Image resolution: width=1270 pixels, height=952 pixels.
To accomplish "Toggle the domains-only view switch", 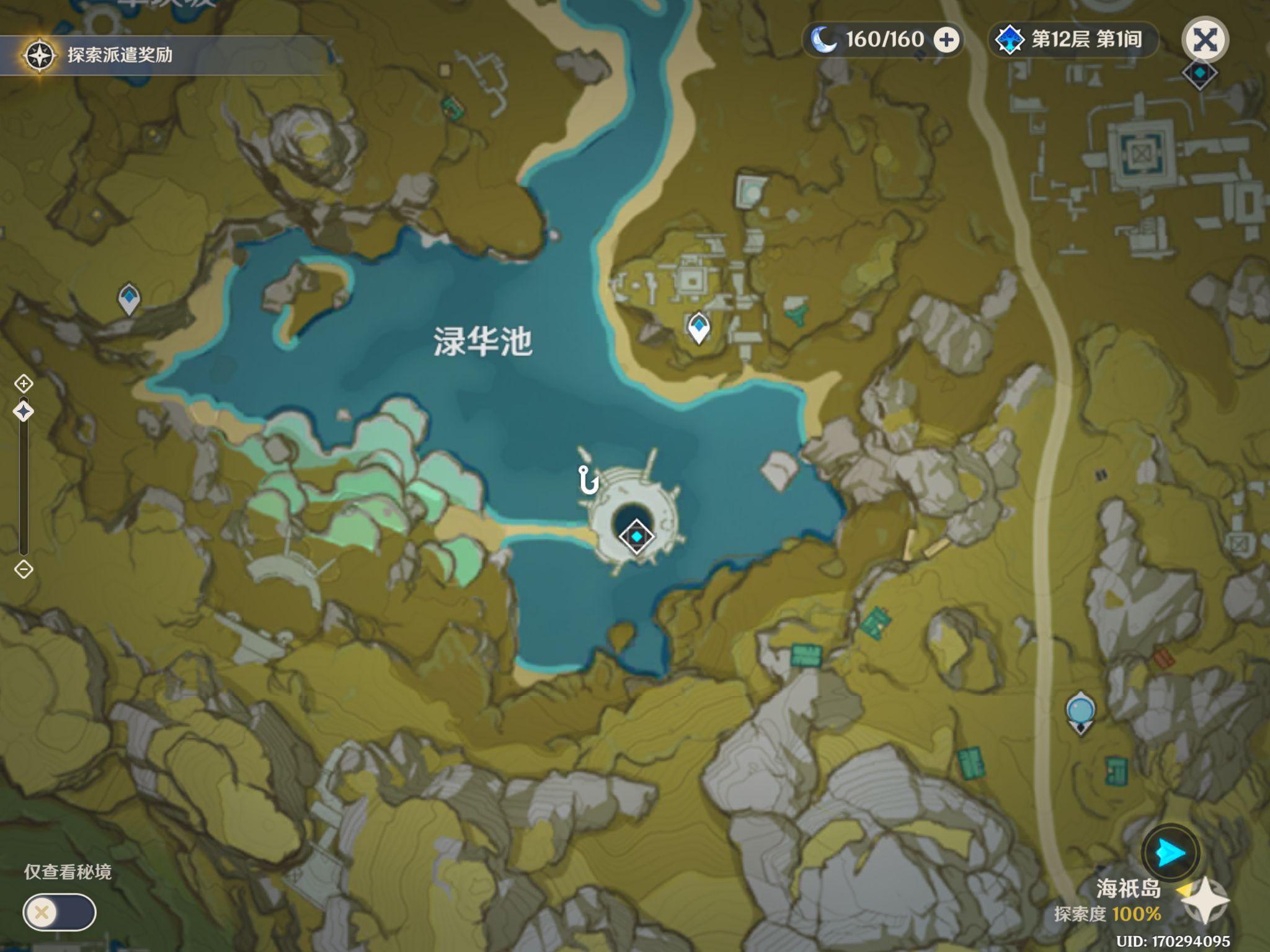I will coord(60,912).
